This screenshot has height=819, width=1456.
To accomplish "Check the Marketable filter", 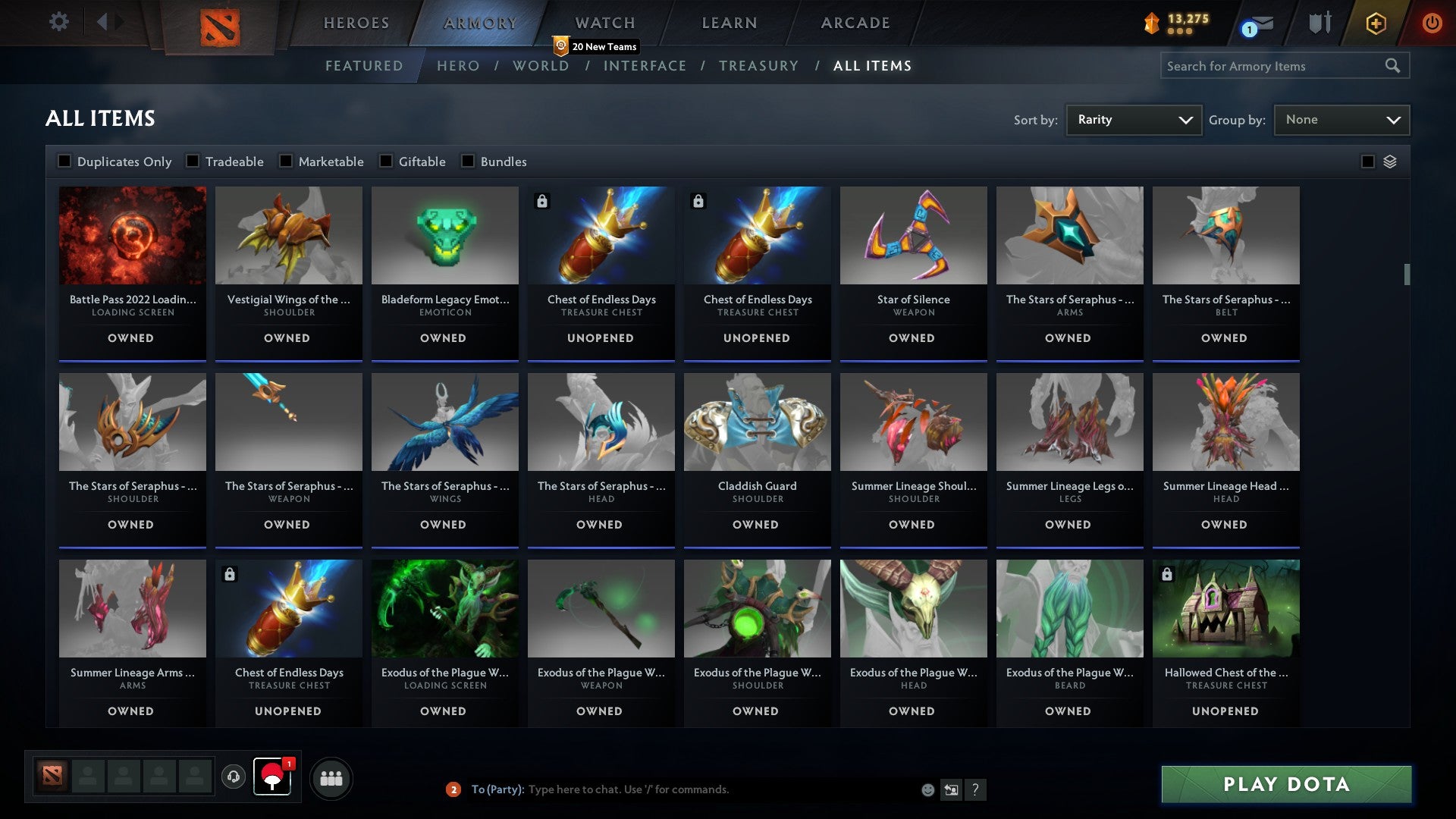I will pyautogui.click(x=284, y=161).
